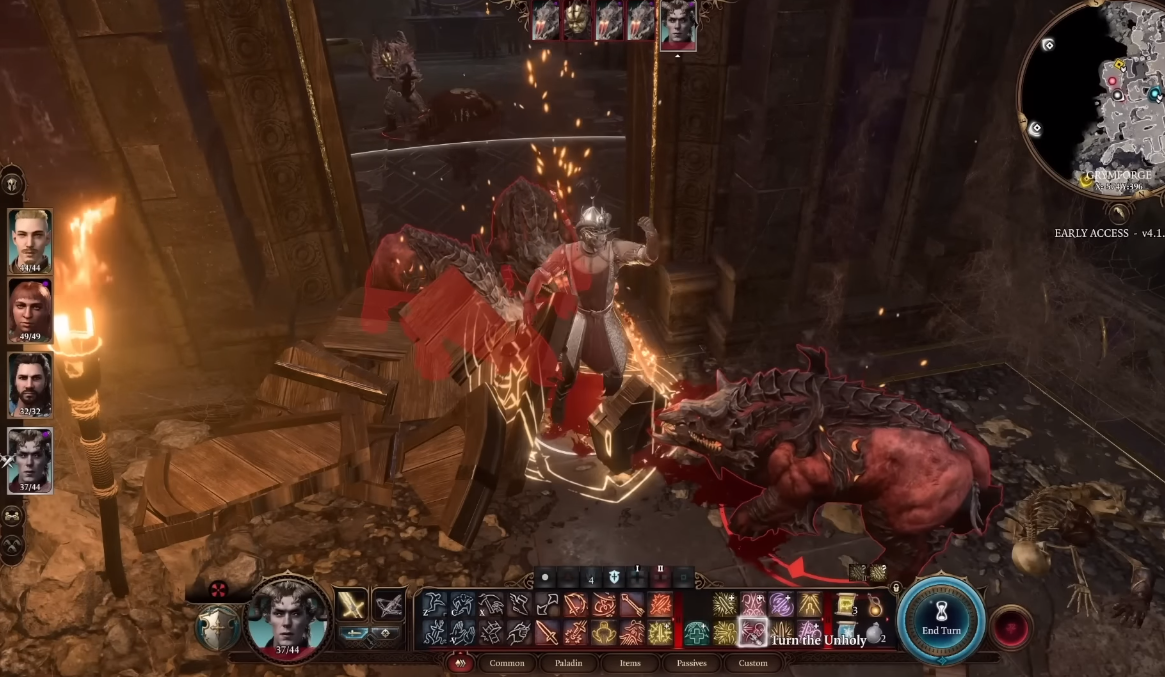Activate the Turn the Unholy ability
Viewport: 1165px width, 677px height.
pyautogui.click(x=752, y=632)
